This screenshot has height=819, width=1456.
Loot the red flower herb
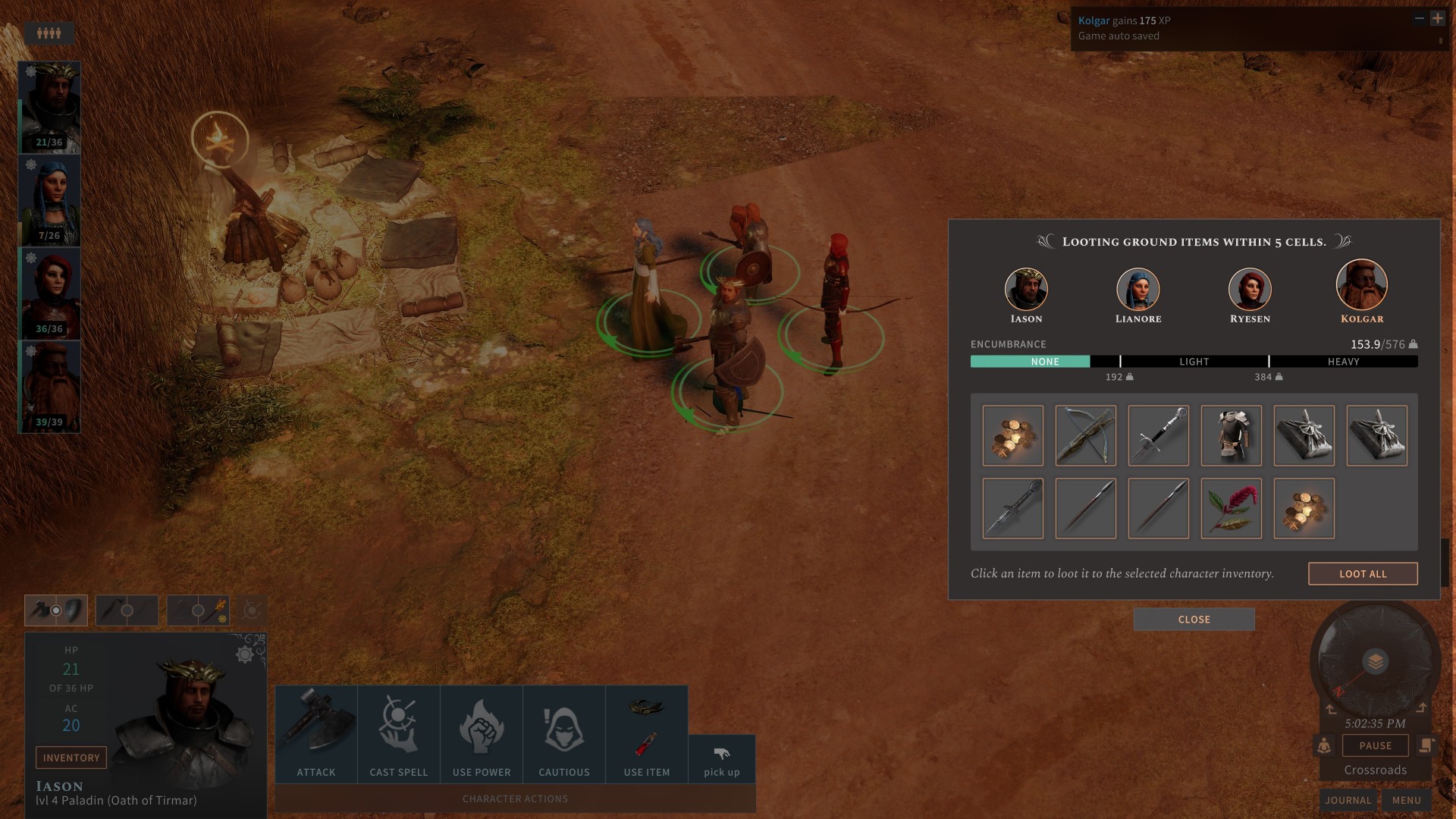[x=1231, y=508]
